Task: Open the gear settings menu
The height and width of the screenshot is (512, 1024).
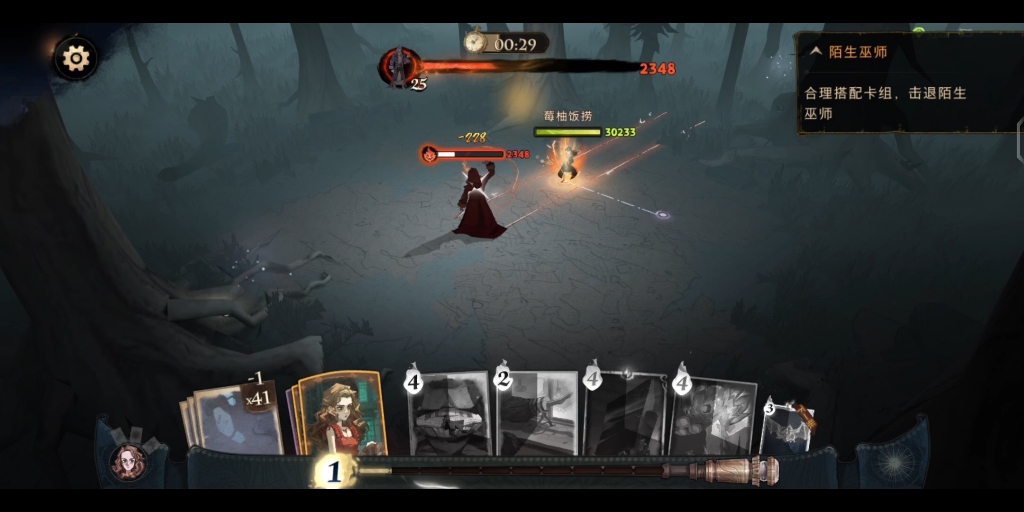Action: [76, 58]
